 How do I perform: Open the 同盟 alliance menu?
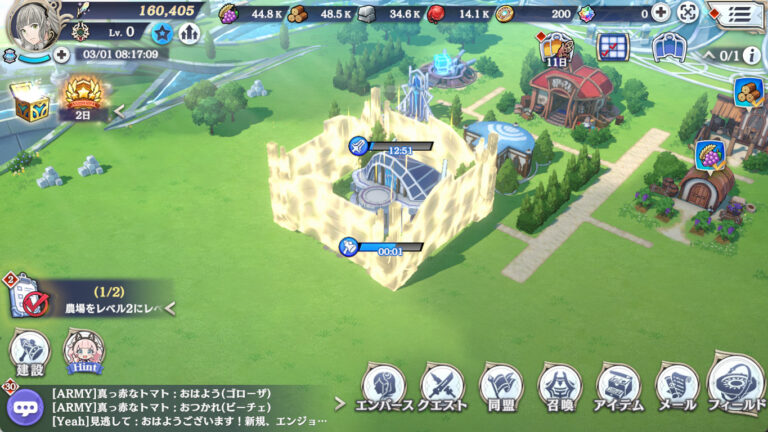501,386
